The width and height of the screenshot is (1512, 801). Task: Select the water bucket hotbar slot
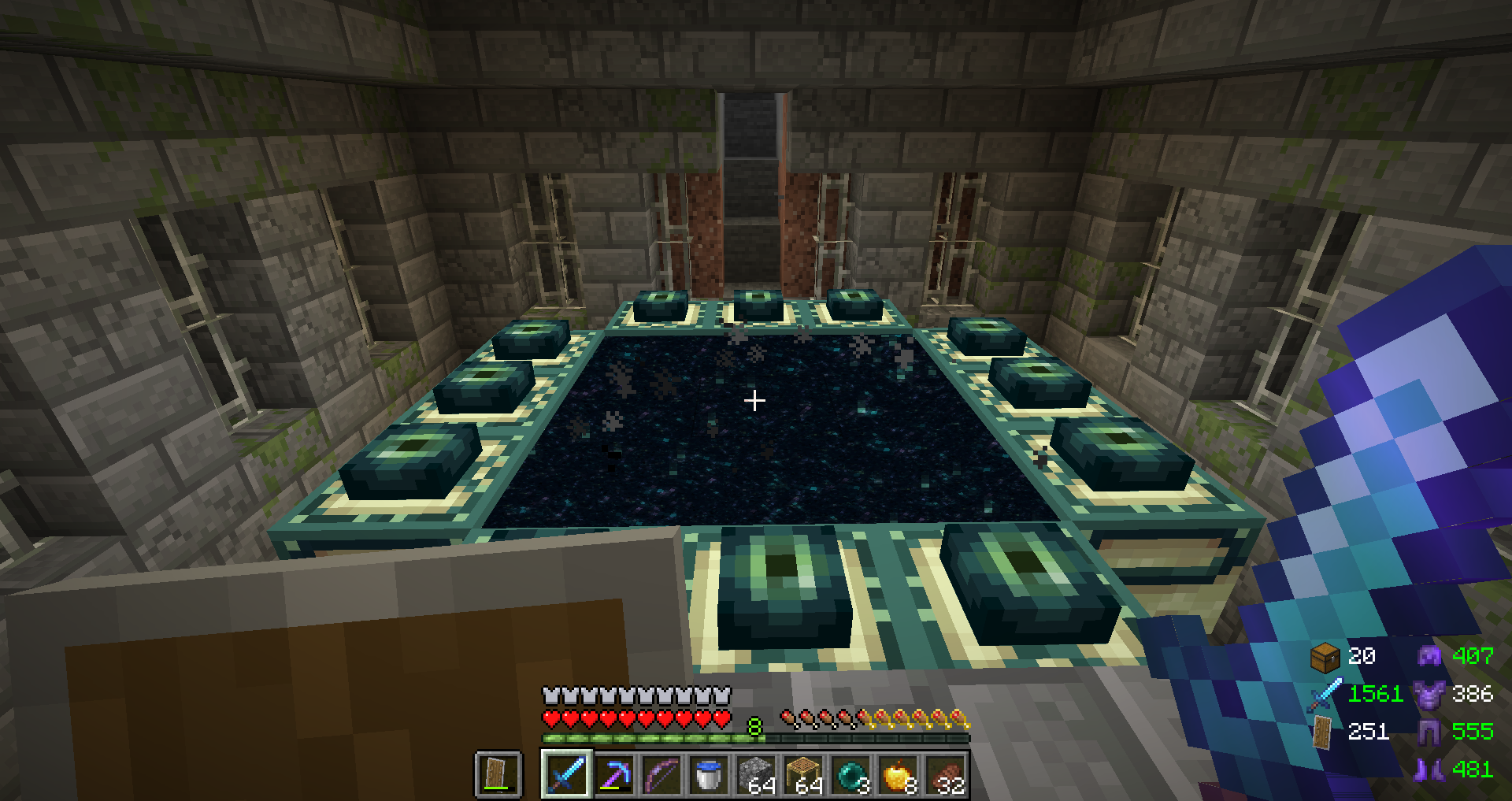pos(709,774)
